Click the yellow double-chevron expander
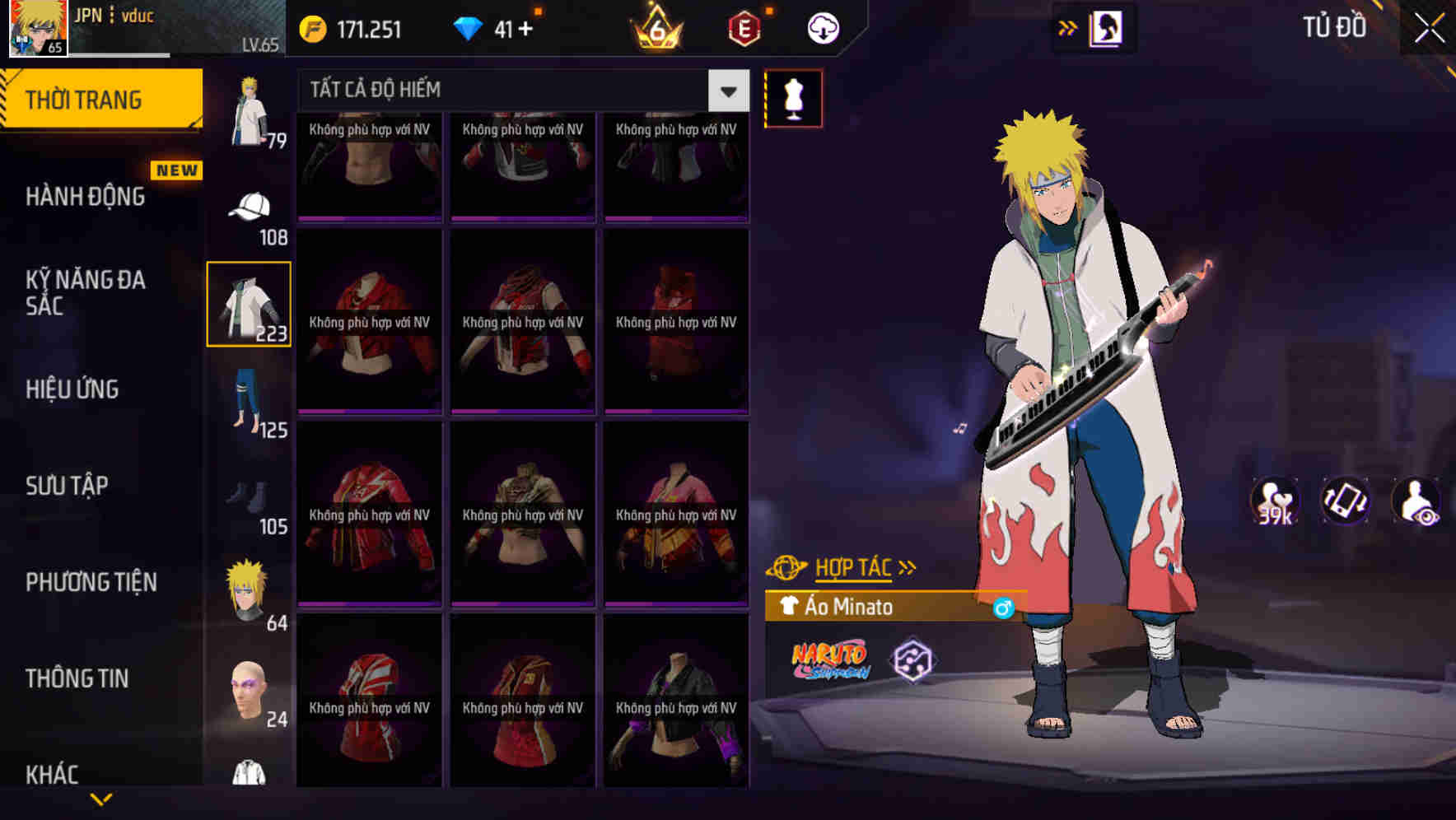The image size is (1456, 820). pos(1067,26)
